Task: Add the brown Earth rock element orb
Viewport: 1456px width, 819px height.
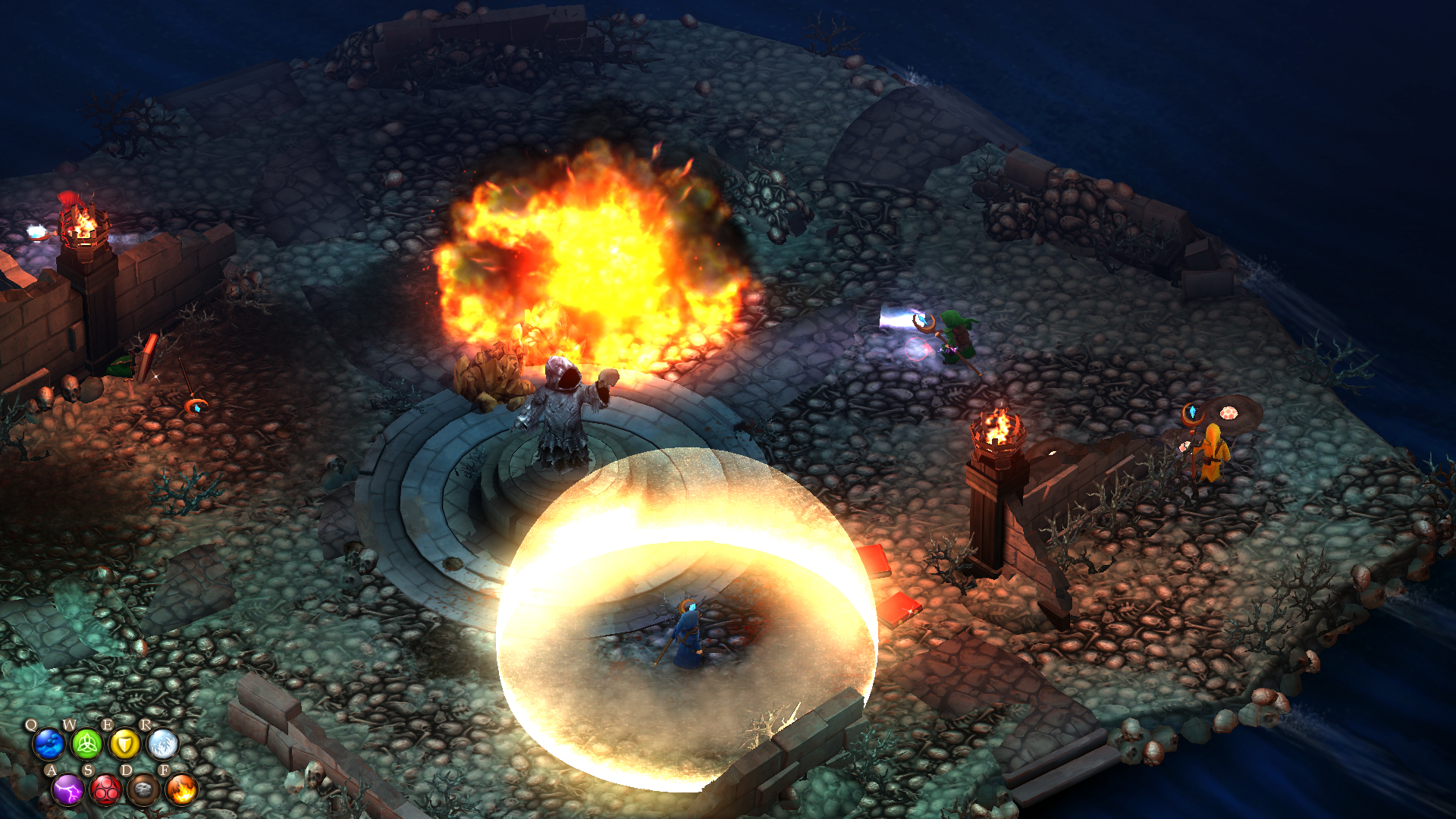Action: (x=143, y=789)
